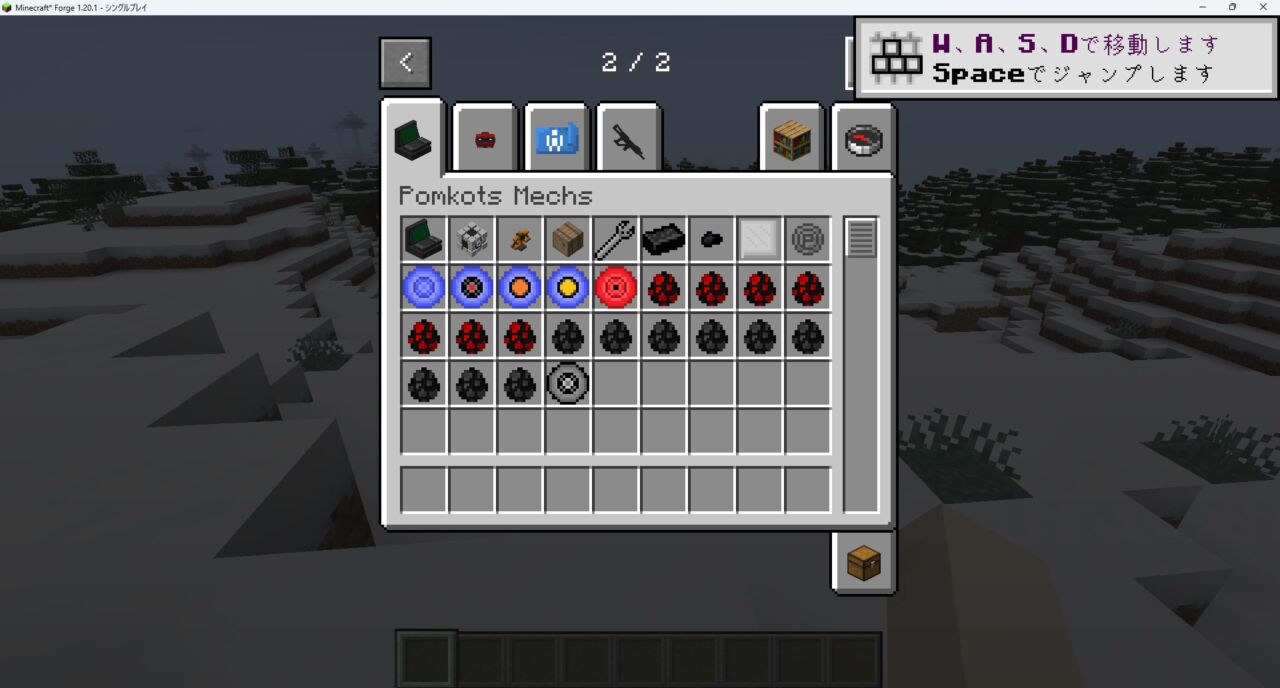The width and height of the screenshot is (1280, 688).
Task: Select the black-rimmed gray disc item
Action: click(568, 384)
